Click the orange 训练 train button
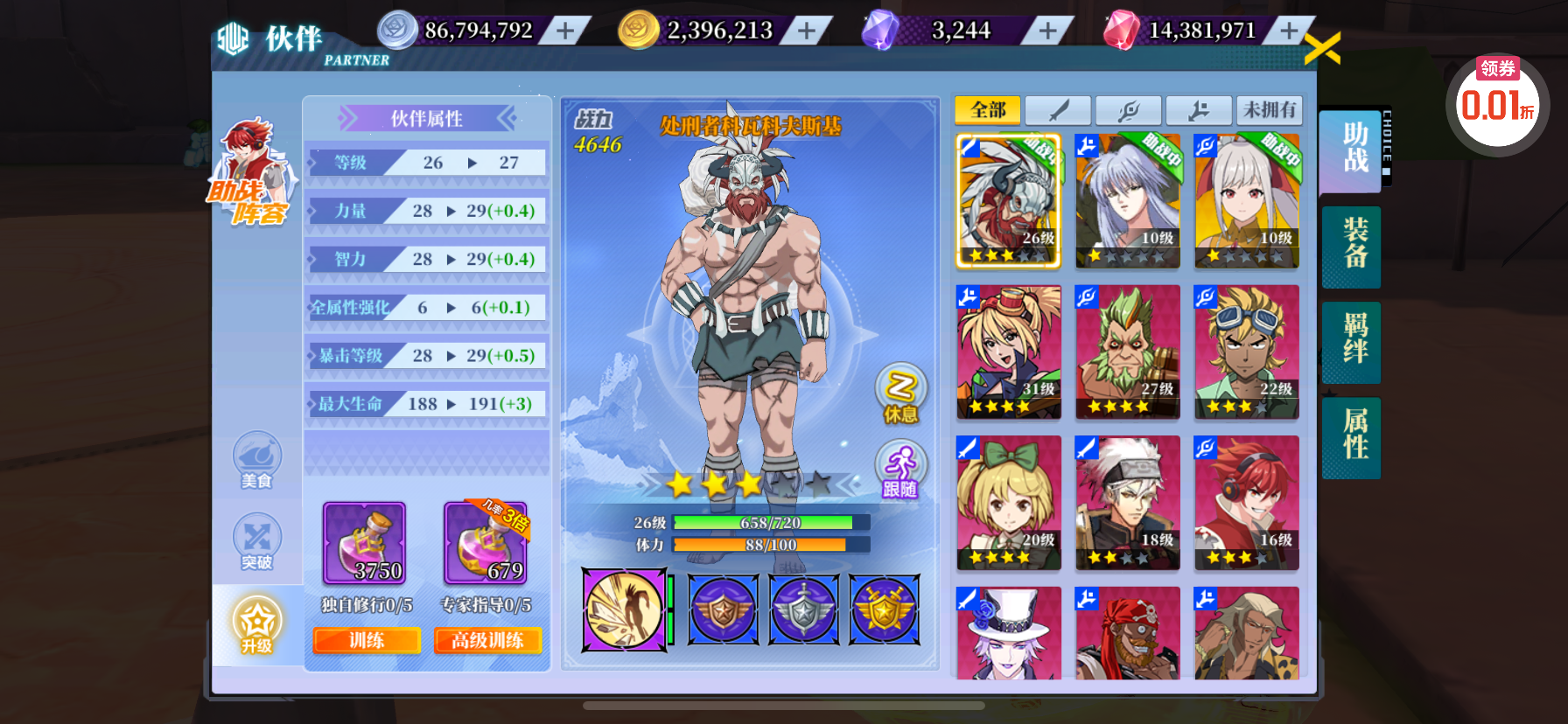 (x=367, y=641)
